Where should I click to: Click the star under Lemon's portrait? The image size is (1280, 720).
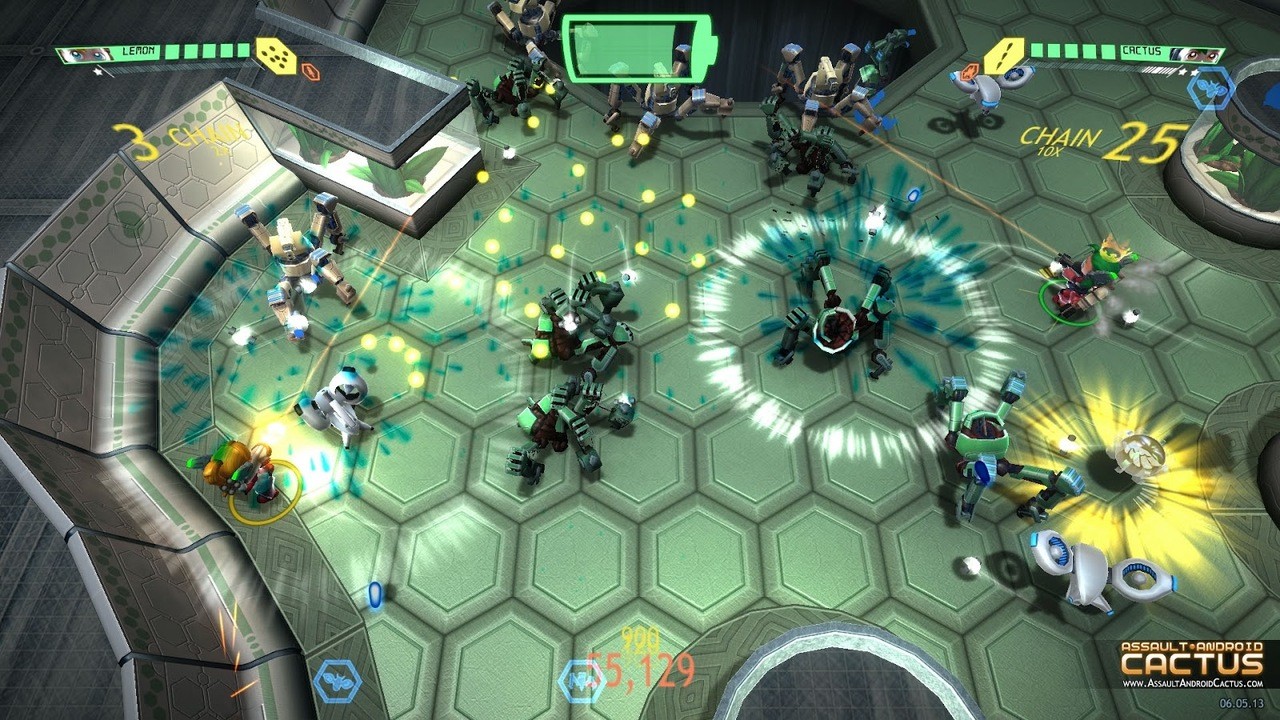[97, 70]
